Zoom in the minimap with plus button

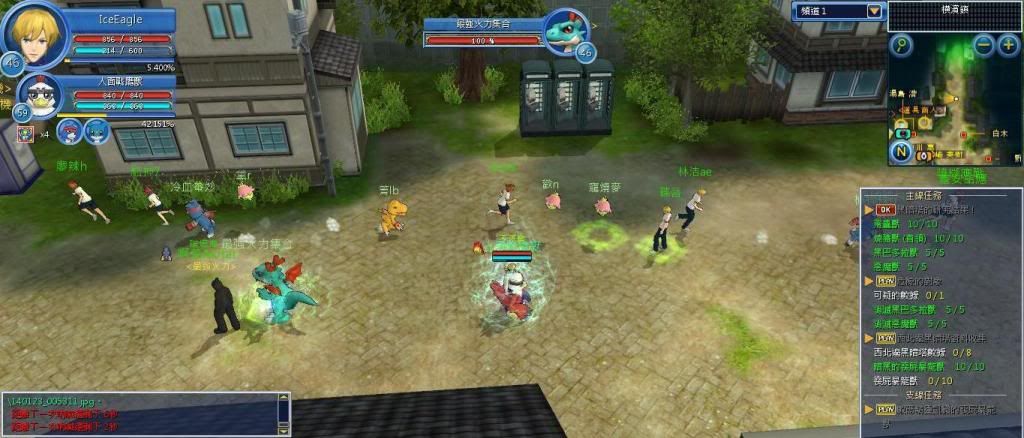click(x=1008, y=45)
